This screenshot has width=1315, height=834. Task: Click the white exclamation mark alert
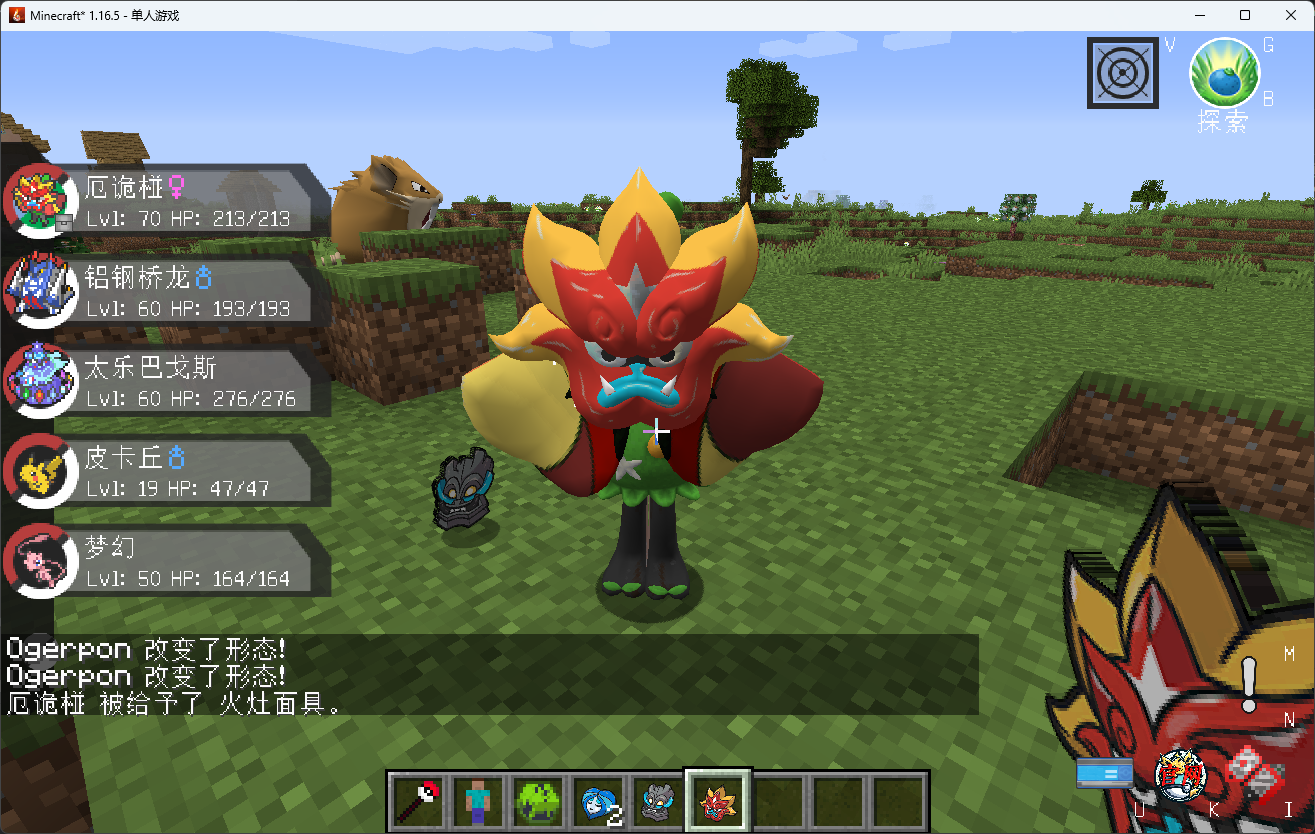[1249, 685]
